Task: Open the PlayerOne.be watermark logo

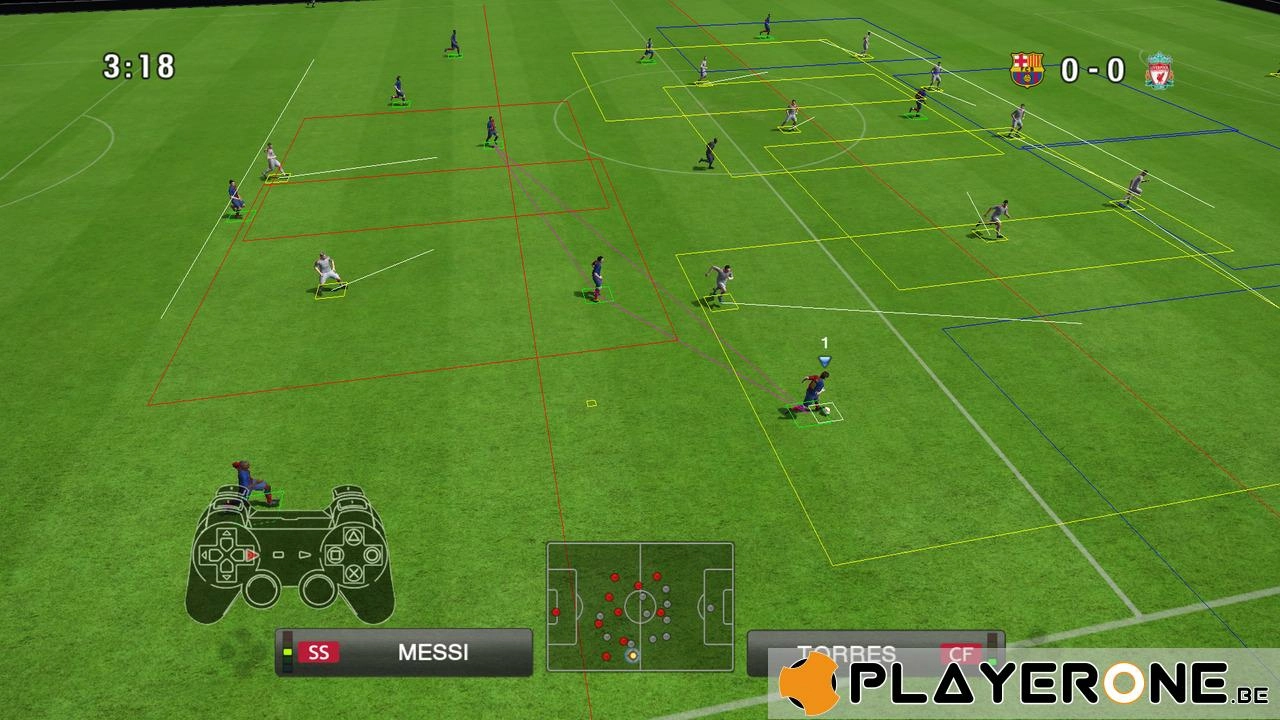Action: [x=1022, y=685]
